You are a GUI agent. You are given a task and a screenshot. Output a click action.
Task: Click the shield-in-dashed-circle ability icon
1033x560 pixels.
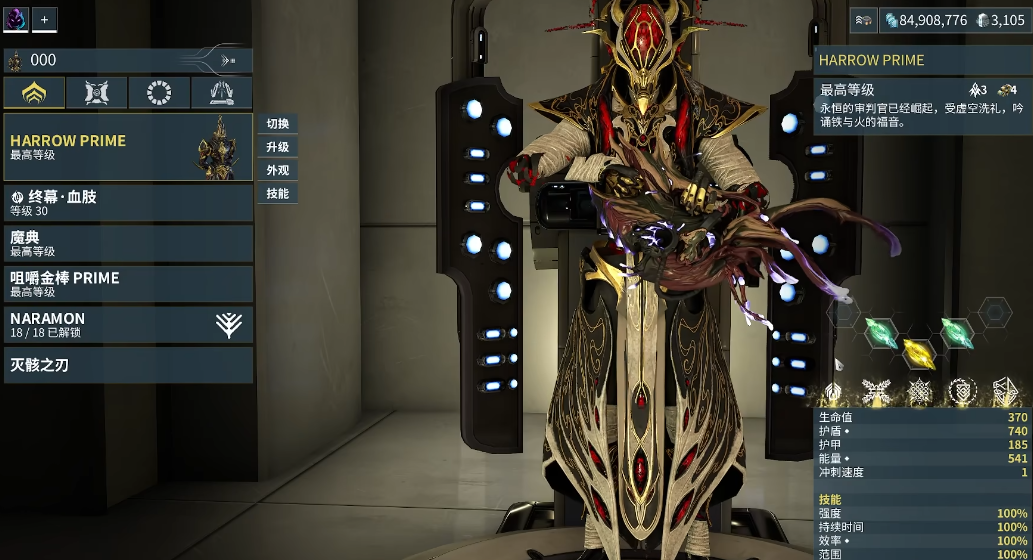coord(962,392)
